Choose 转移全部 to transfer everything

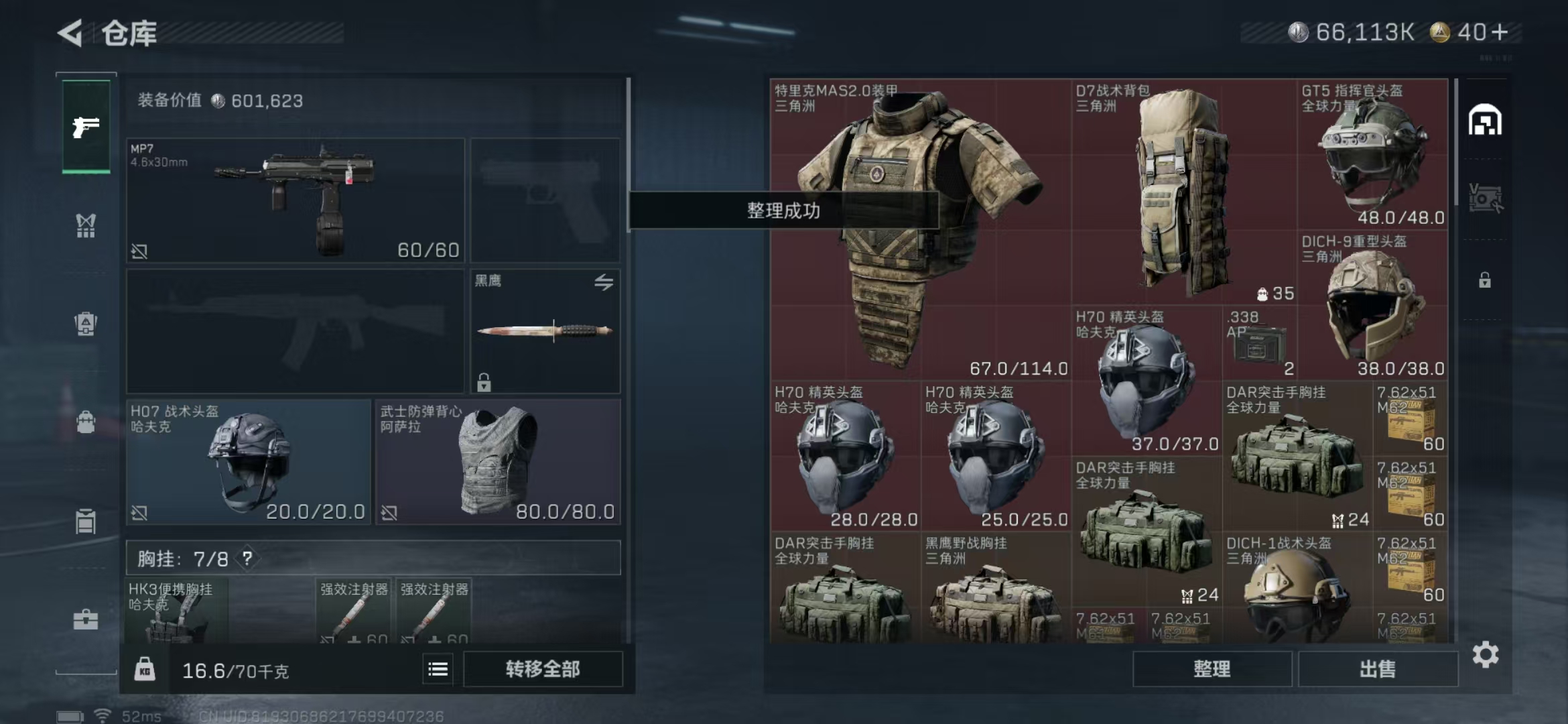coord(543,668)
